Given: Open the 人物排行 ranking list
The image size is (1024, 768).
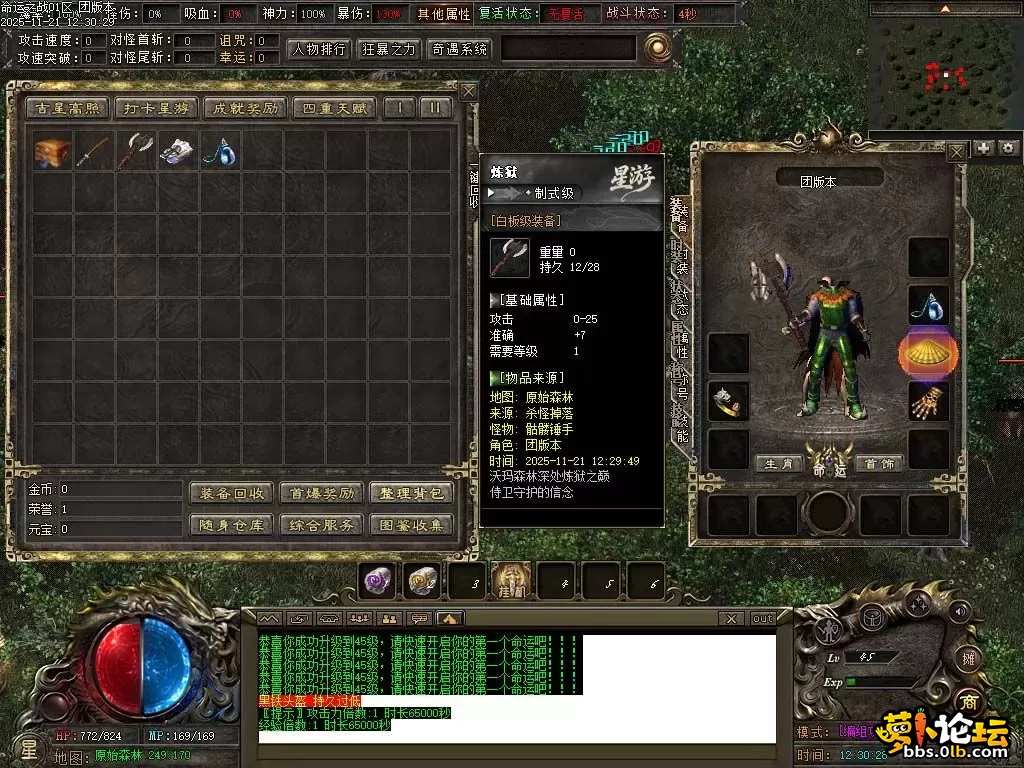Looking at the screenshot, I should (x=320, y=49).
